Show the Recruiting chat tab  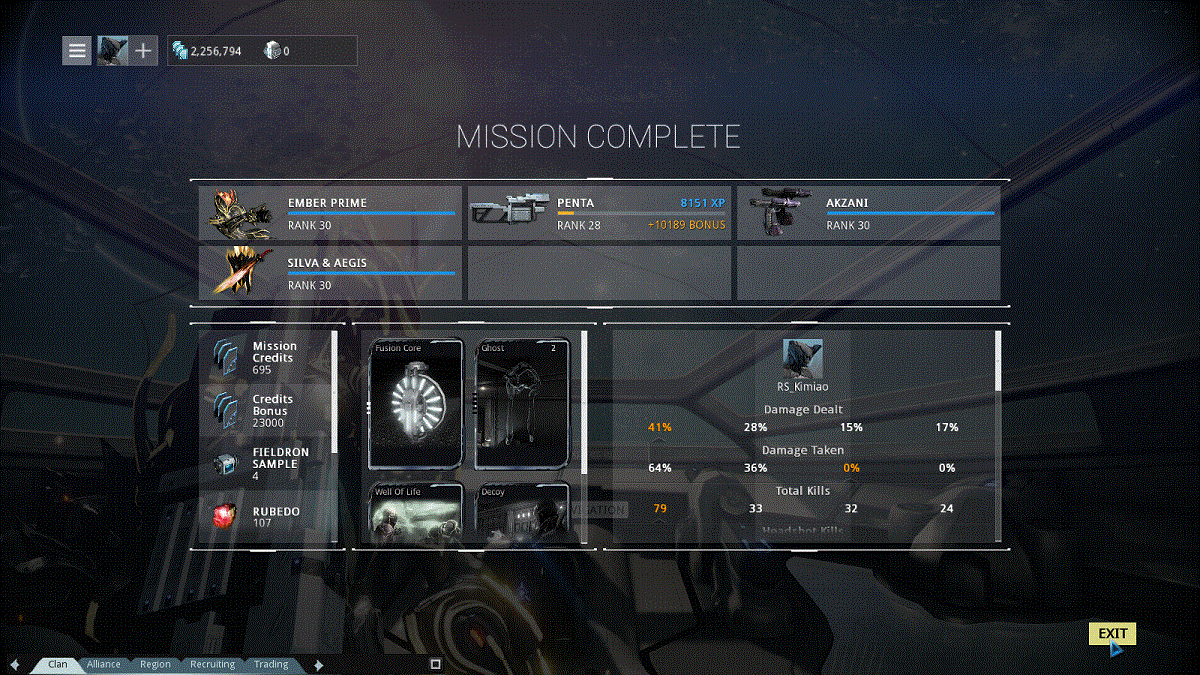[212, 664]
